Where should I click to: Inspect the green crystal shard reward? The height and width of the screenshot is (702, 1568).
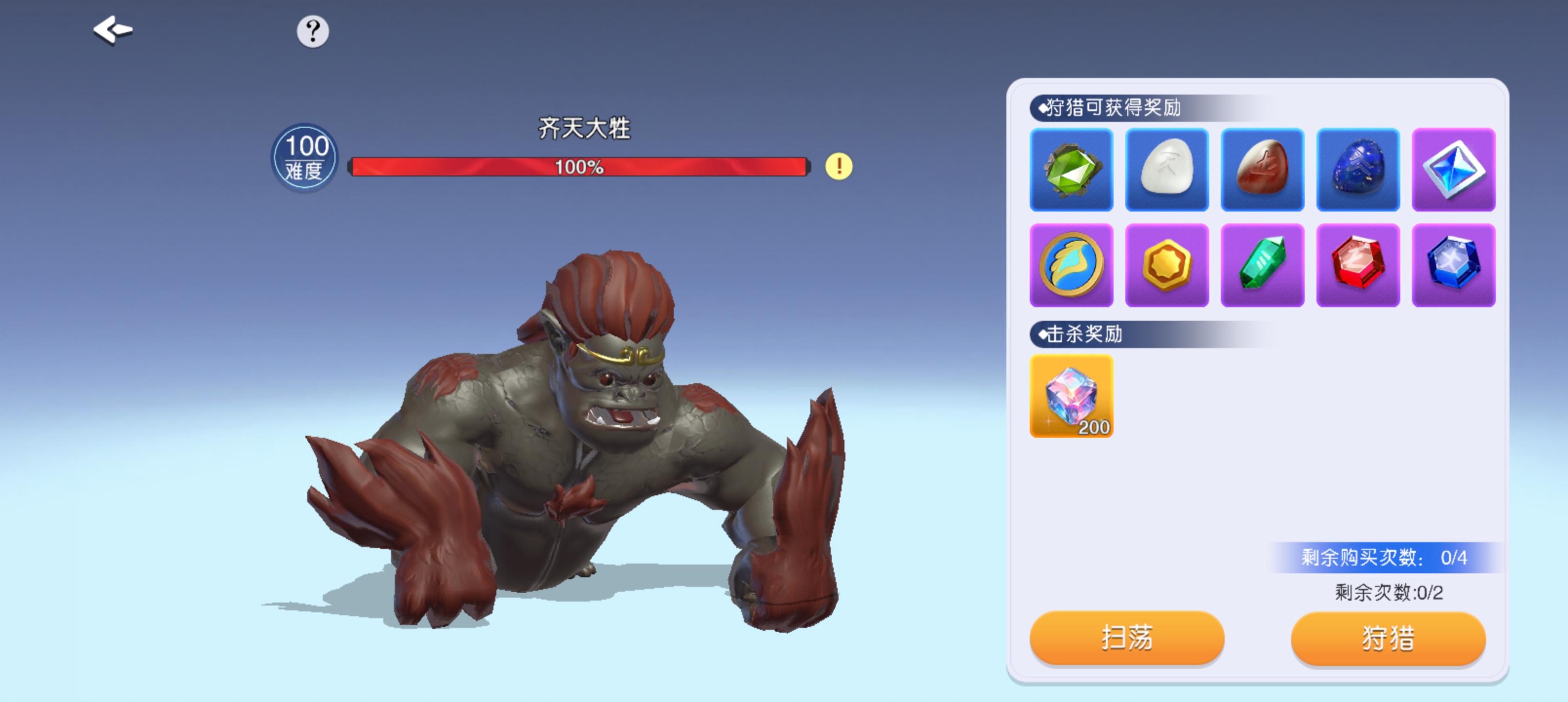1262,266
